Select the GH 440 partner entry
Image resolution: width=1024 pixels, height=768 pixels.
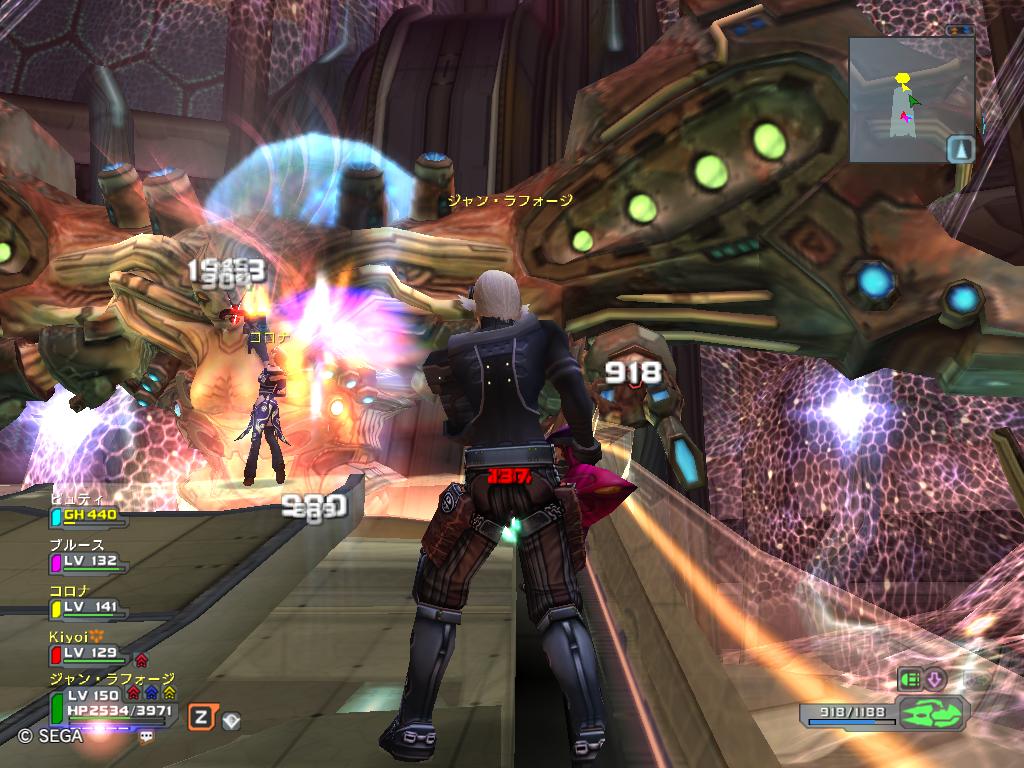click(x=88, y=515)
